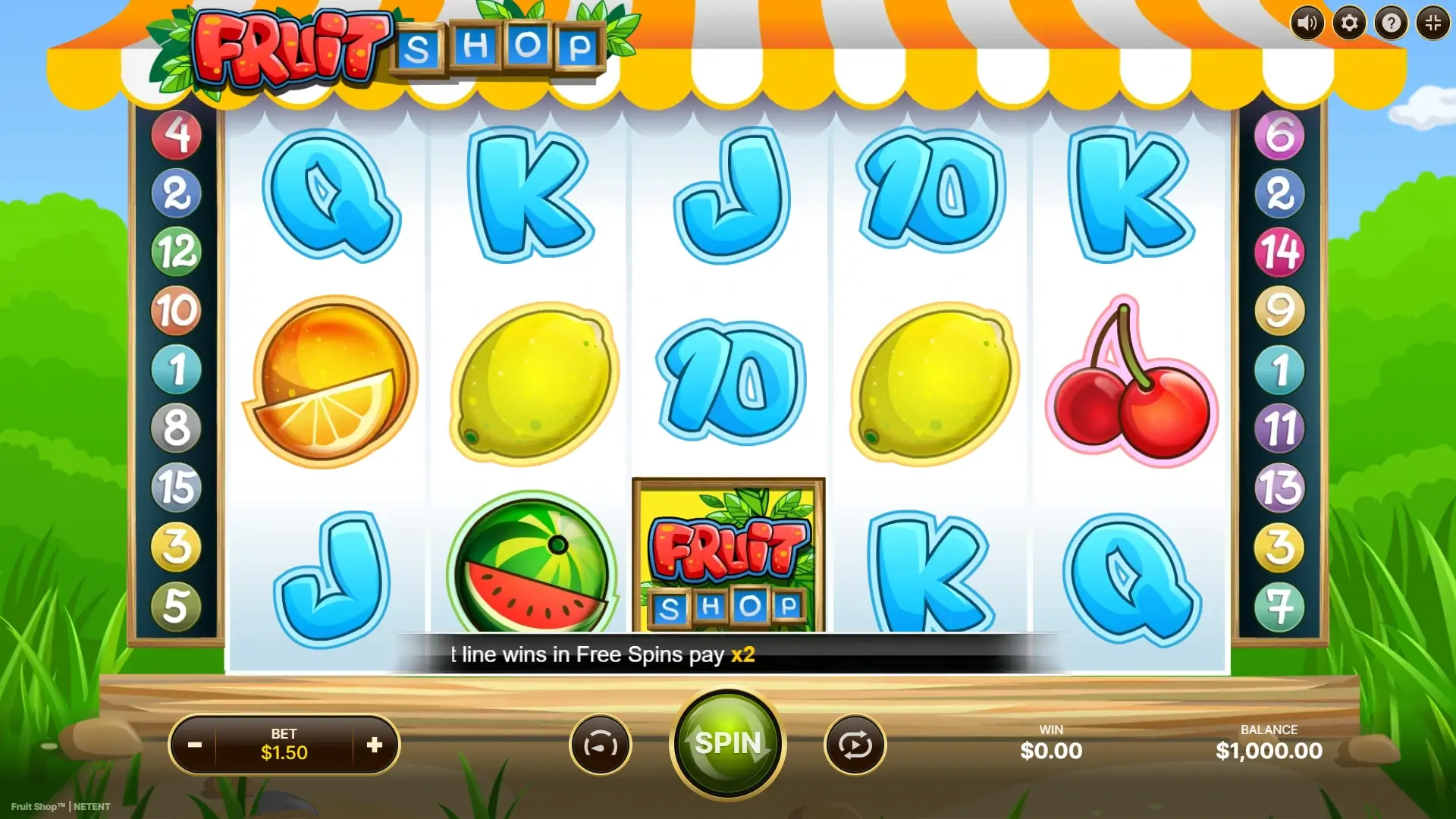1456x819 pixels.
Task: Exit fullscreen using the collapse arrows icon
Action: pos(1432,22)
